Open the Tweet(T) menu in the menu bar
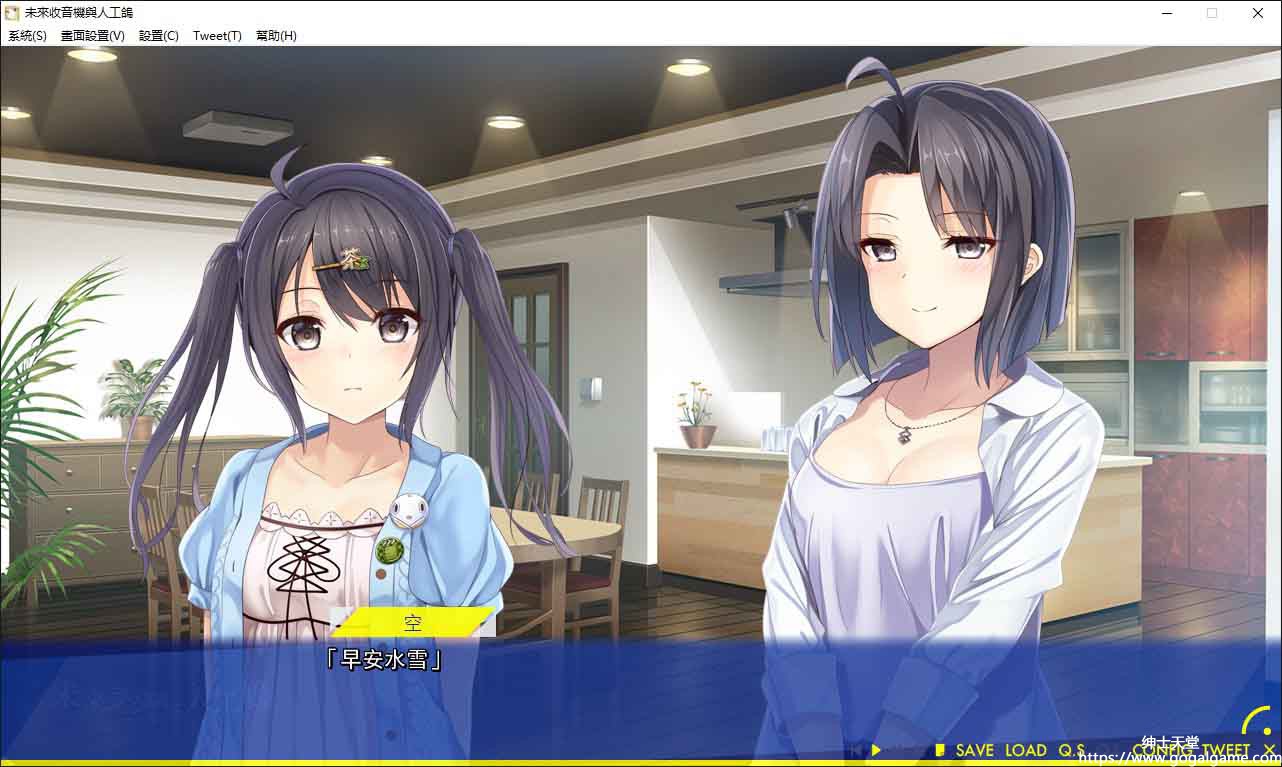 (x=217, y=36)
